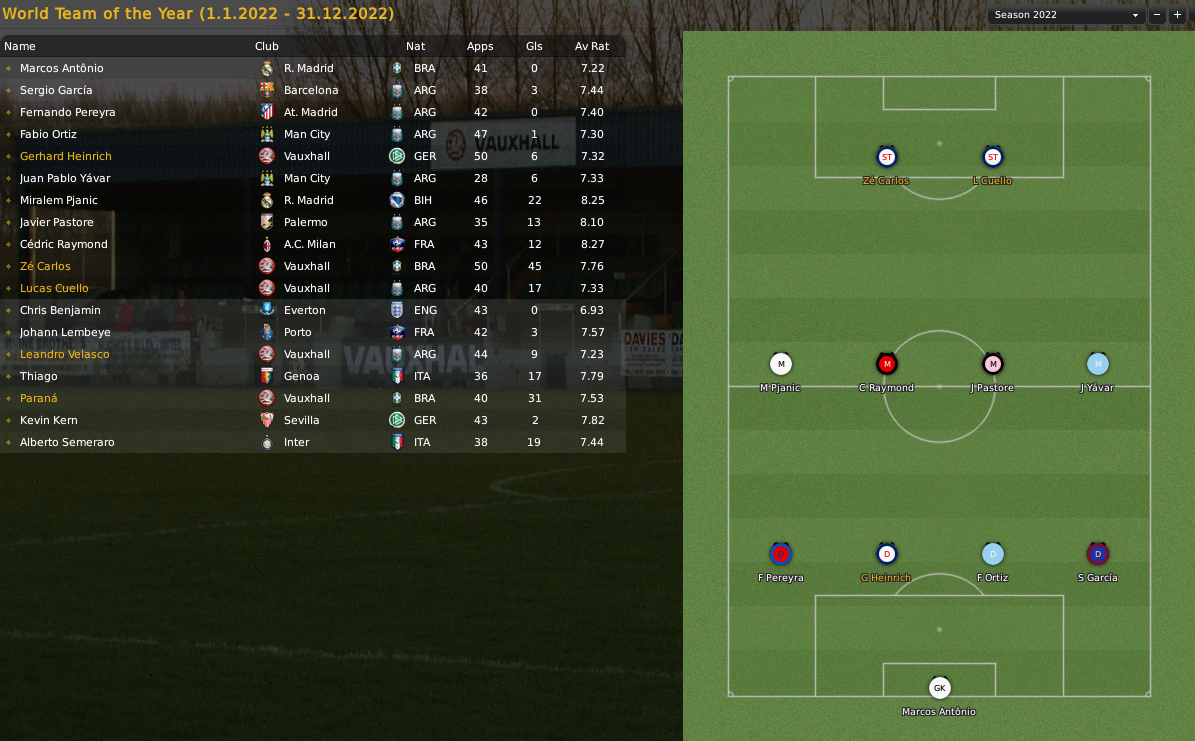1195x741 pixels.
Task: Select S García's defender icon on pitch
Action: coord(1098,553)
